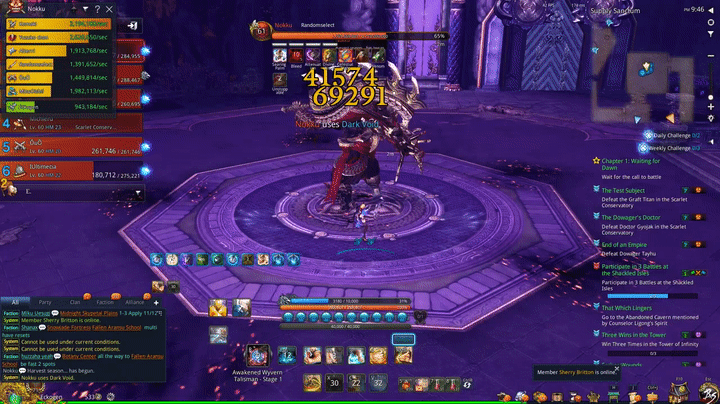Select The Test Subject quest entry
The image size is (720, 404).
click(624, 190)
